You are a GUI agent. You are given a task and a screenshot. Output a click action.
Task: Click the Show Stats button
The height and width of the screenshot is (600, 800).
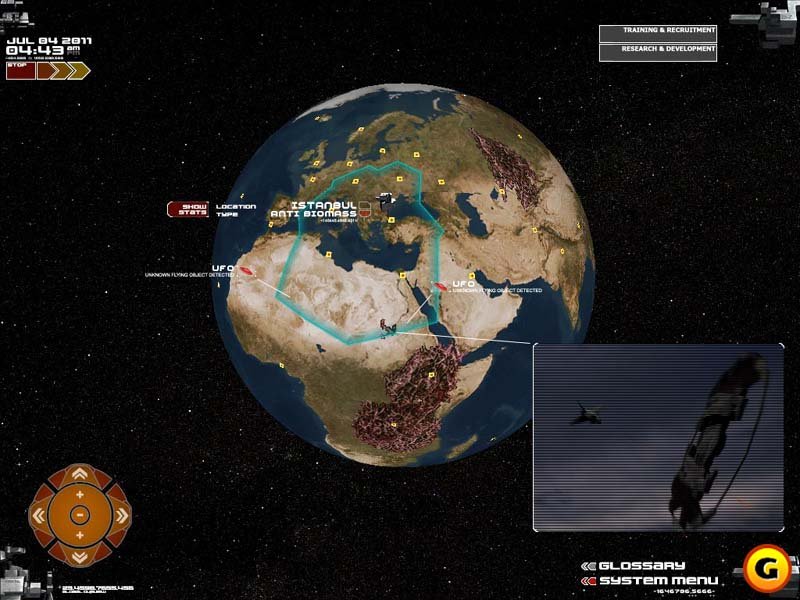click(188, 210)
